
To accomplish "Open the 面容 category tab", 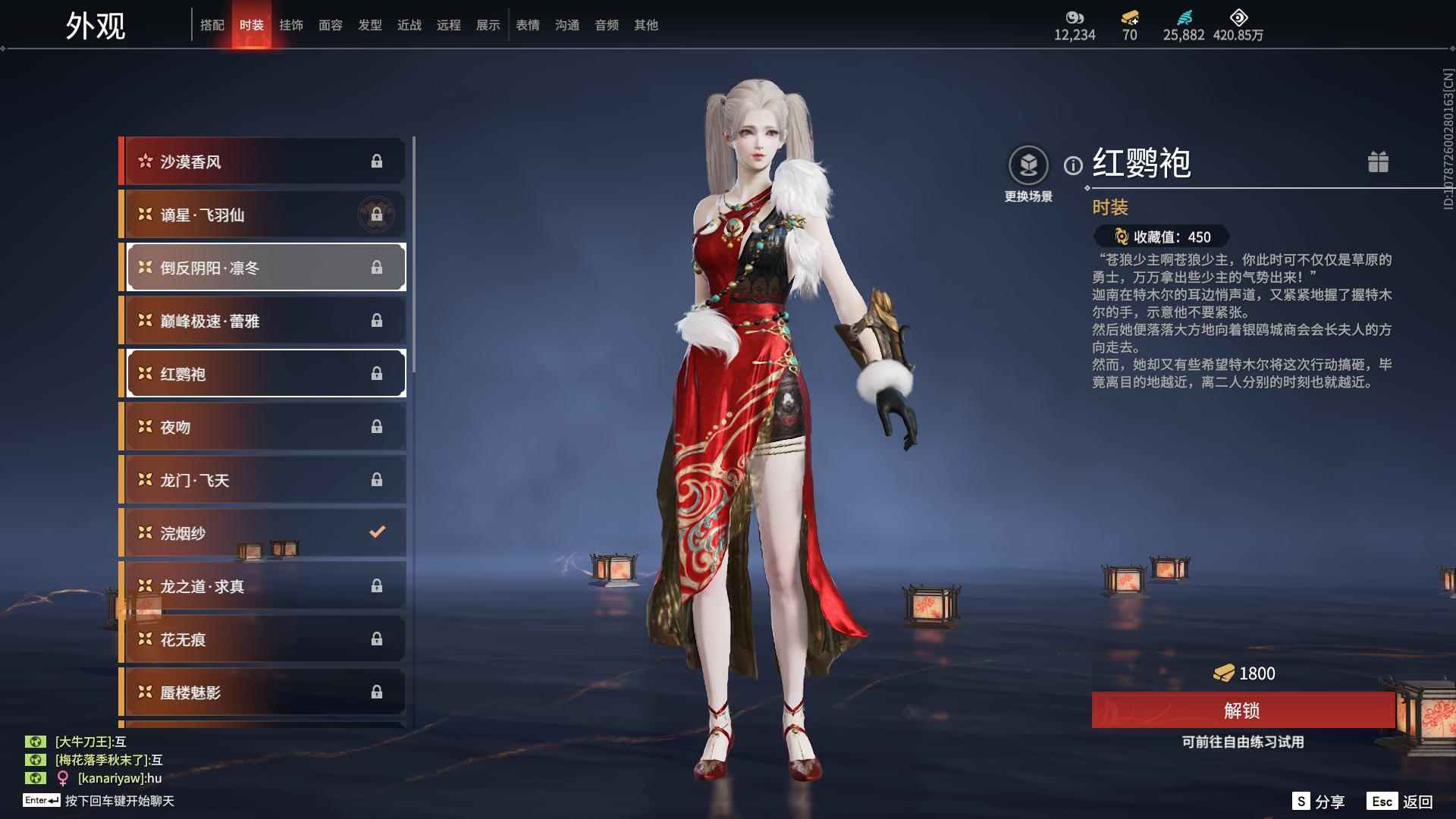I will point(331,25).
